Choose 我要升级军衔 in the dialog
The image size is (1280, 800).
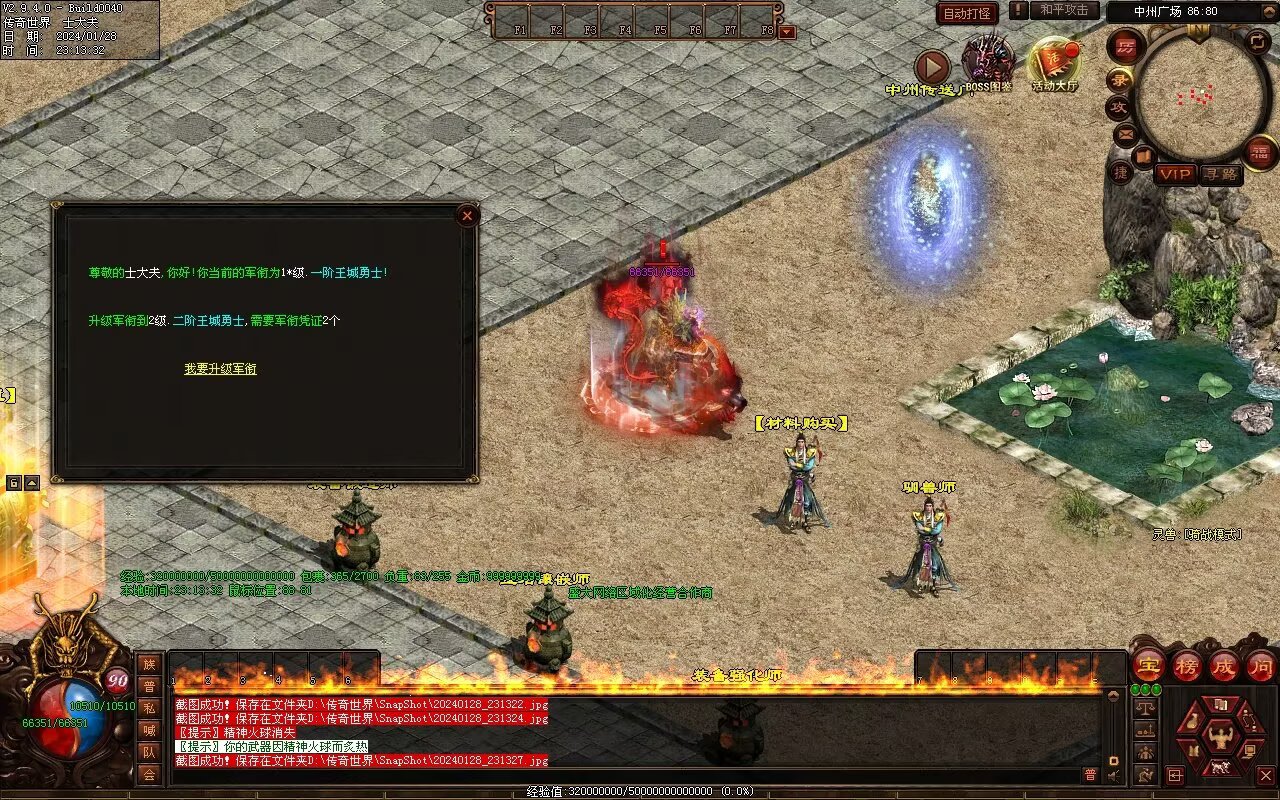(x=220, y=369)
